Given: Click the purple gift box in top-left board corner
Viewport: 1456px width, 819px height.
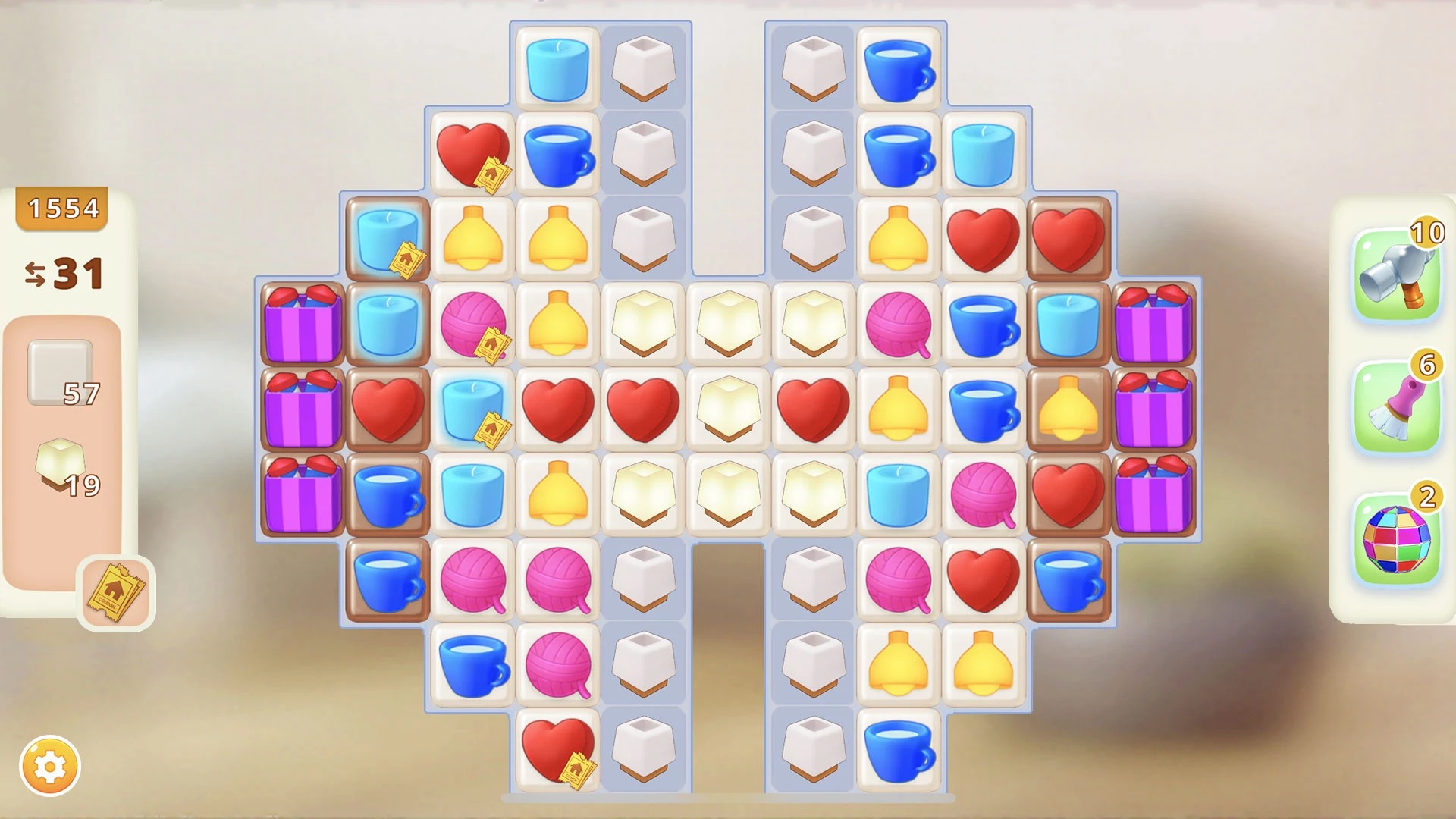Looking at the screenshot, I should tap(303, 326).
